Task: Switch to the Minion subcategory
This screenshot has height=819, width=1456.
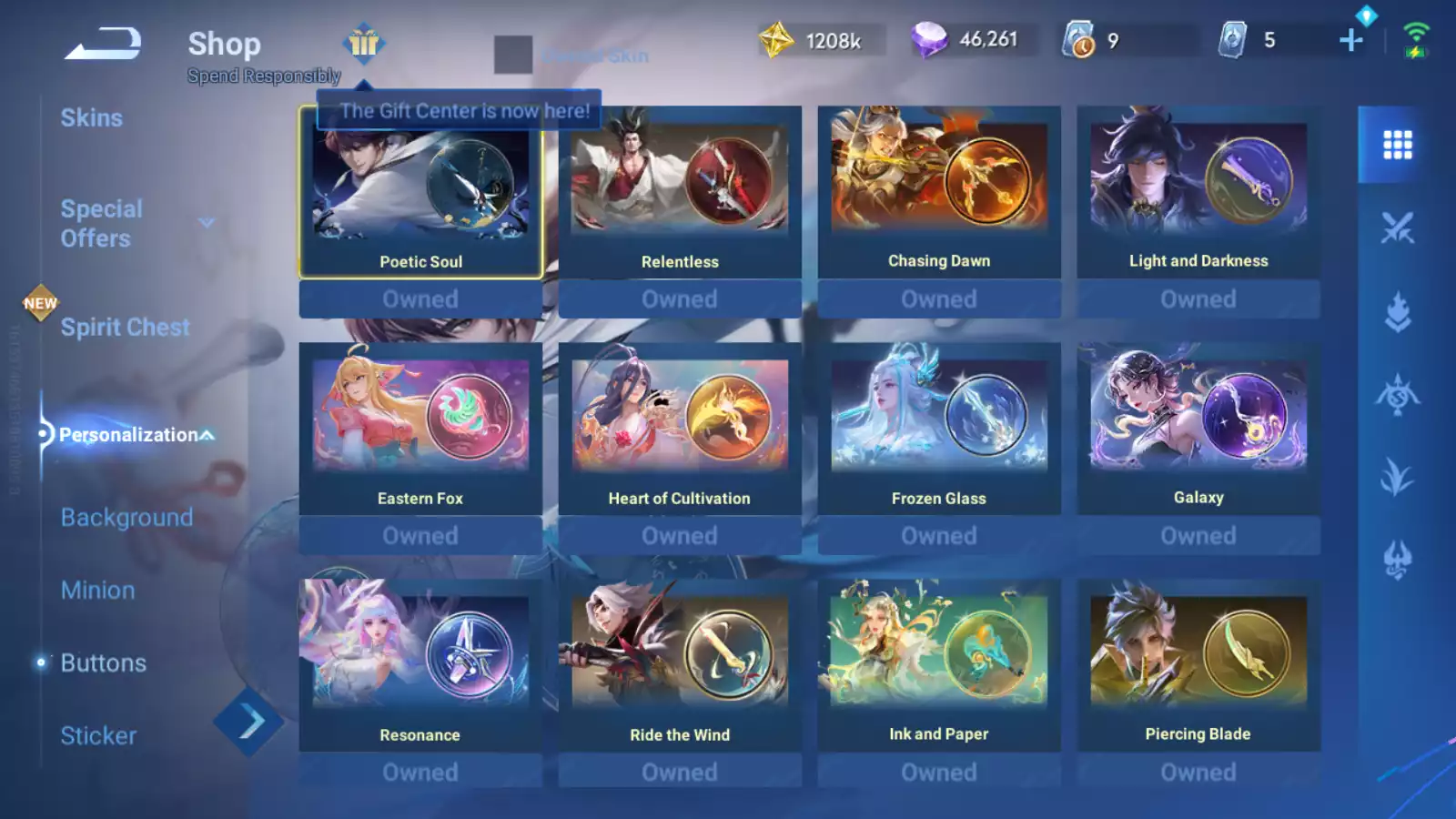Action: (97, 590)
